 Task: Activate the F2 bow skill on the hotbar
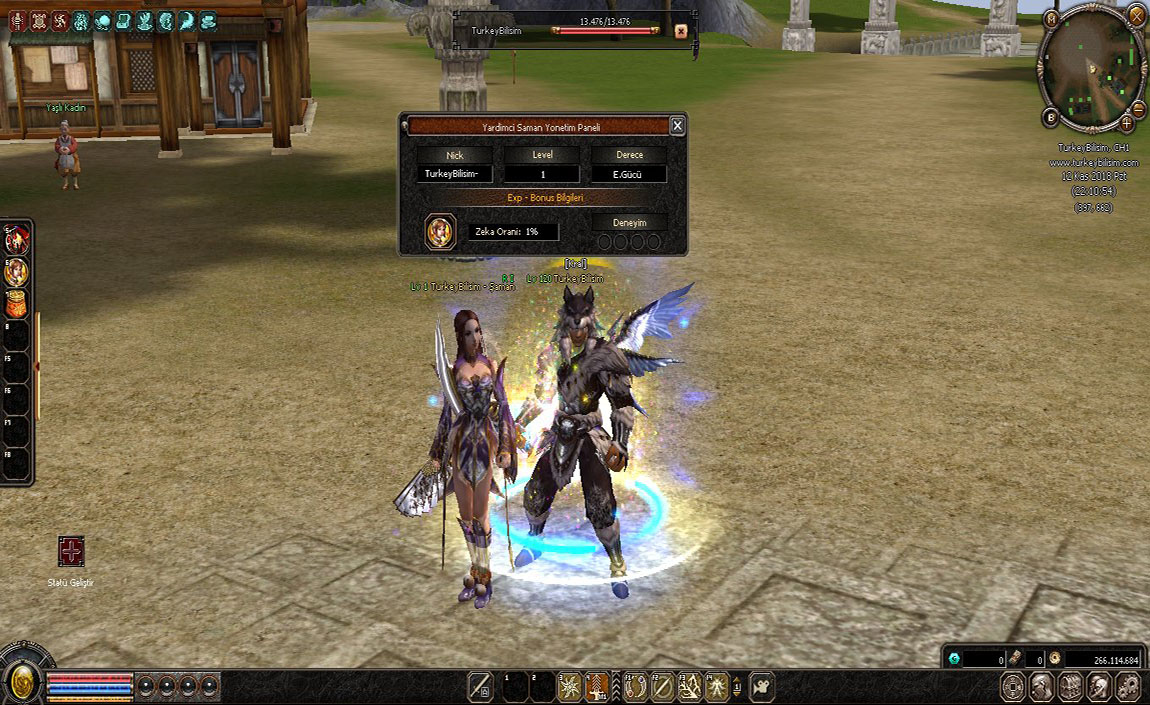(x=662, y=686)
